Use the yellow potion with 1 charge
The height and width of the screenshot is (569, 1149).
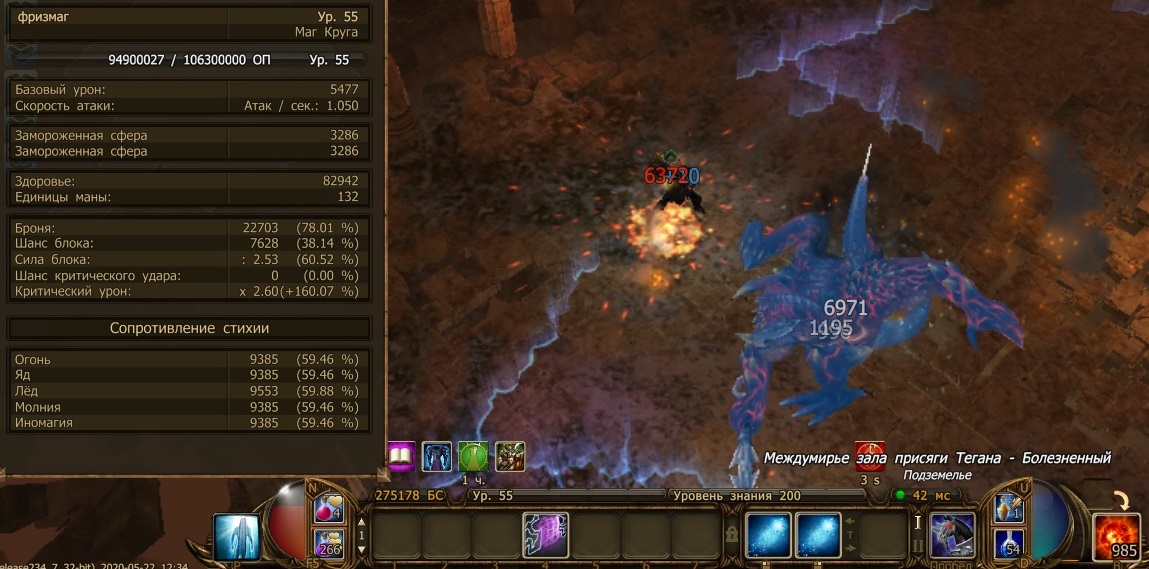click(1007, 509)
